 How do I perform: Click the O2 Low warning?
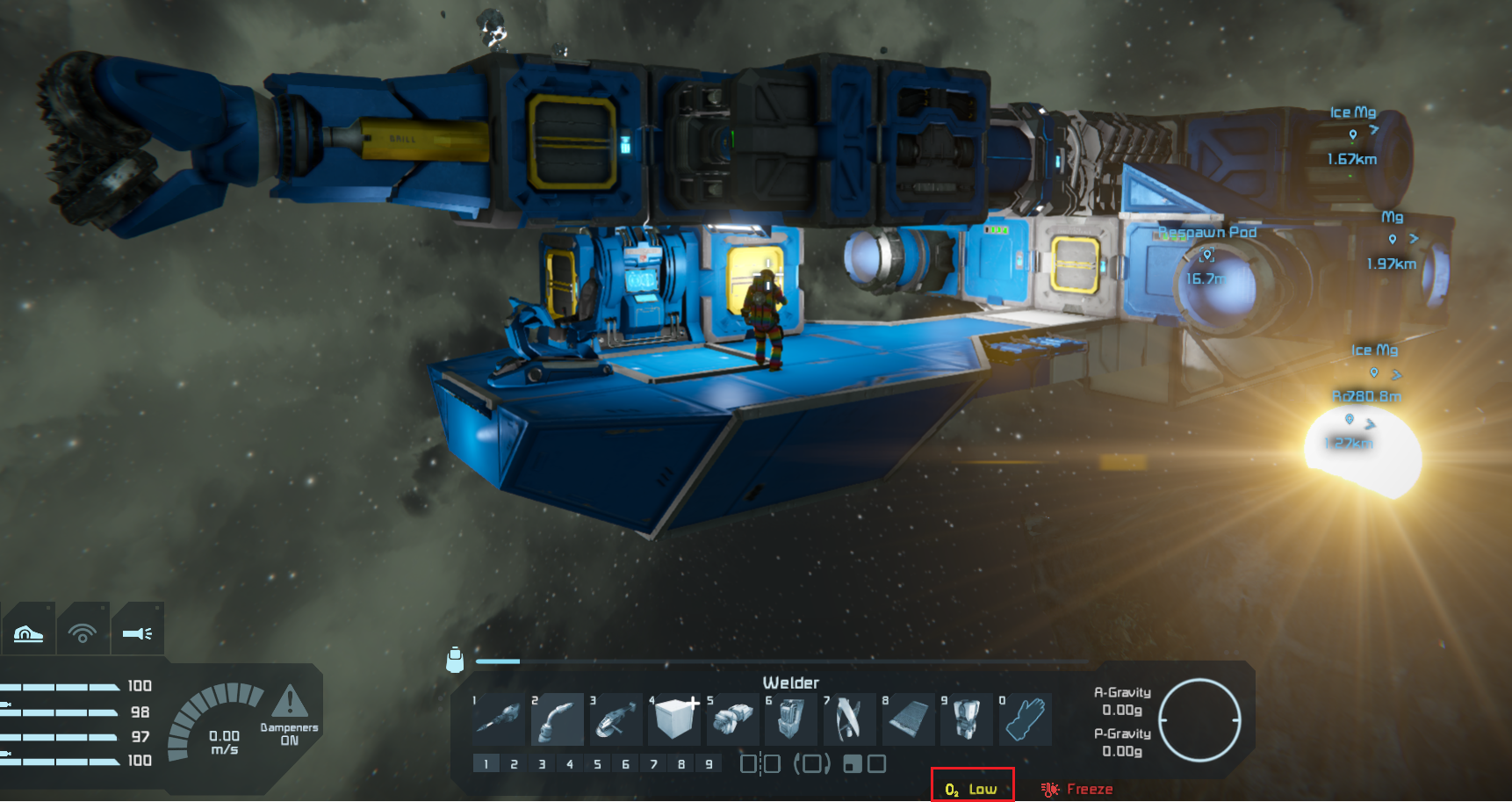click(x=972, y=789)
